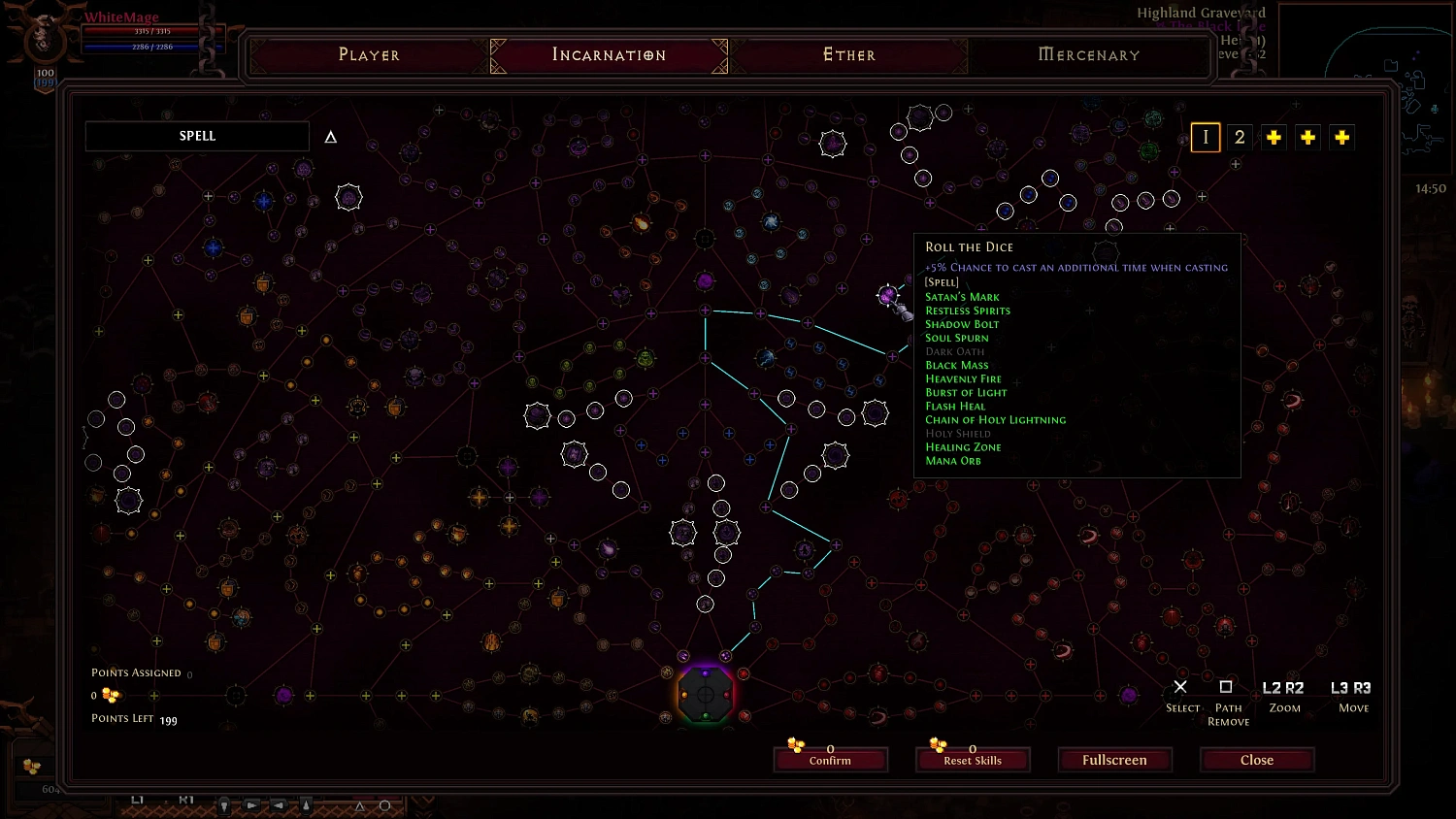Viewport: 1456px width, 819px height.
Task: Switch to skill tree preset 2
Action: click(x=1240, y=138)
